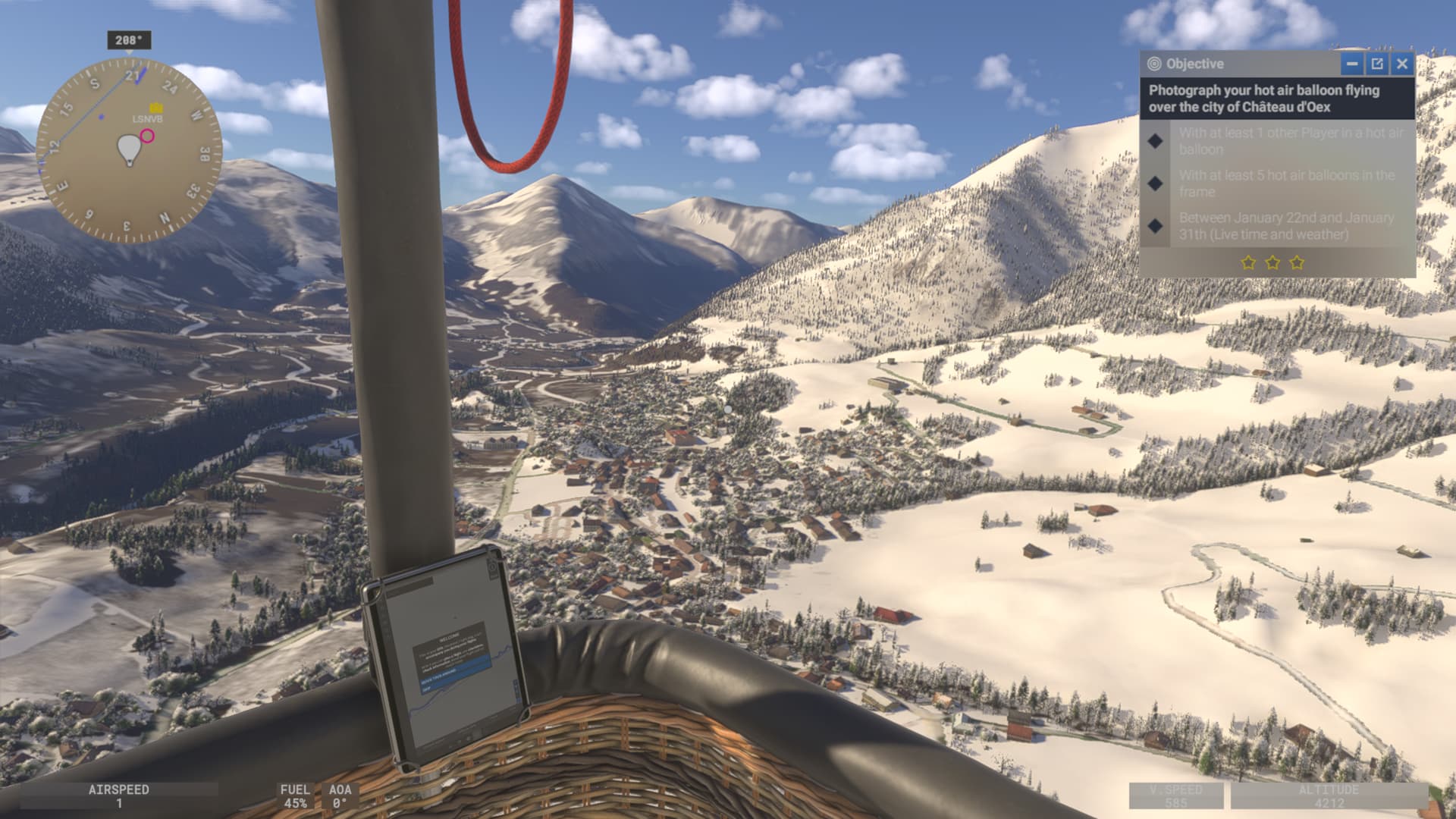Image resolution: width=1456 pixels, height=819 pixels.
Task: Pop out the Objective panel window
Action: click(x=1377, y=64)
